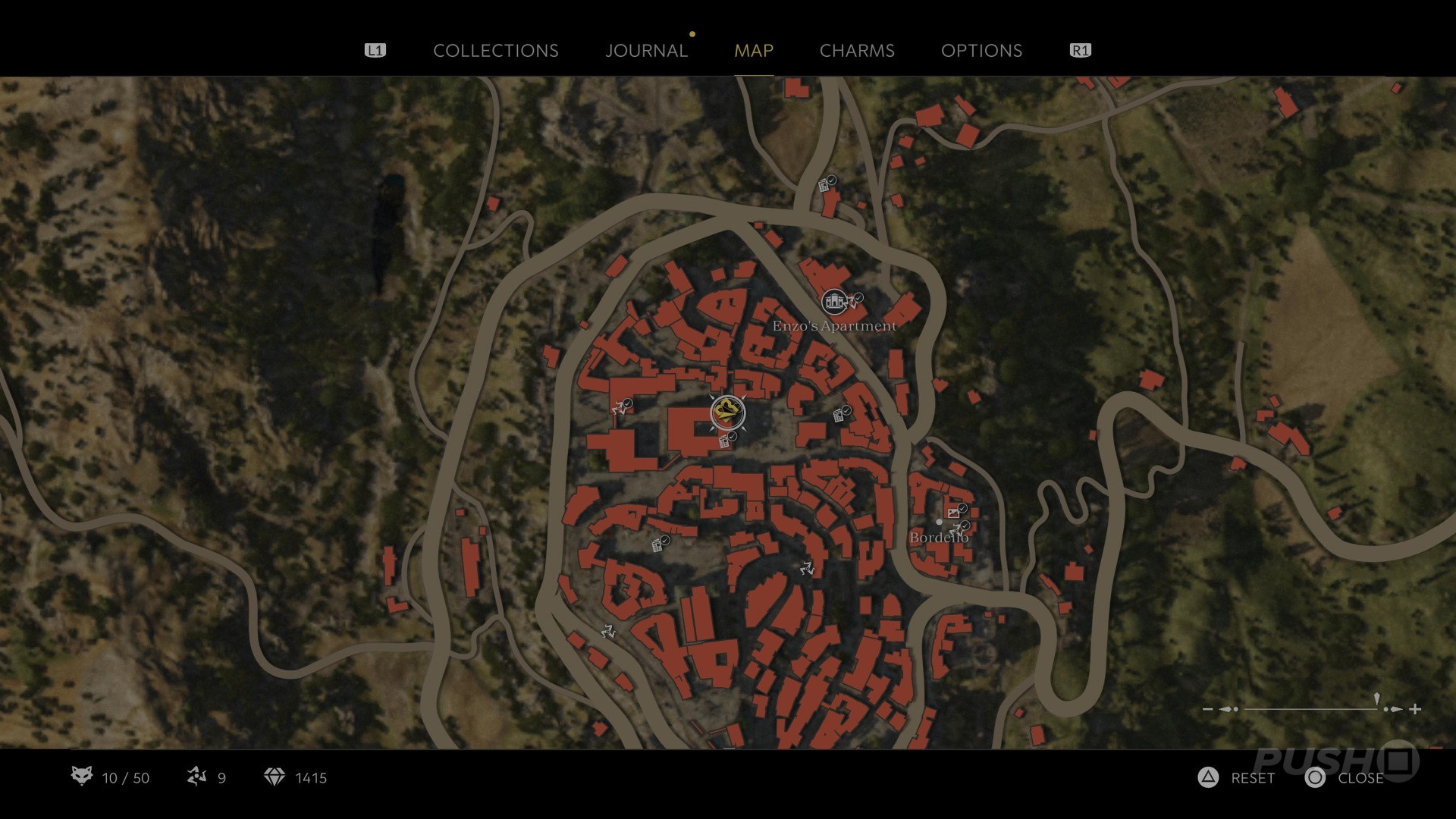Viewport: 1456px width, 819px height.
Task: Close the map screen
Action: (1345, 778)
